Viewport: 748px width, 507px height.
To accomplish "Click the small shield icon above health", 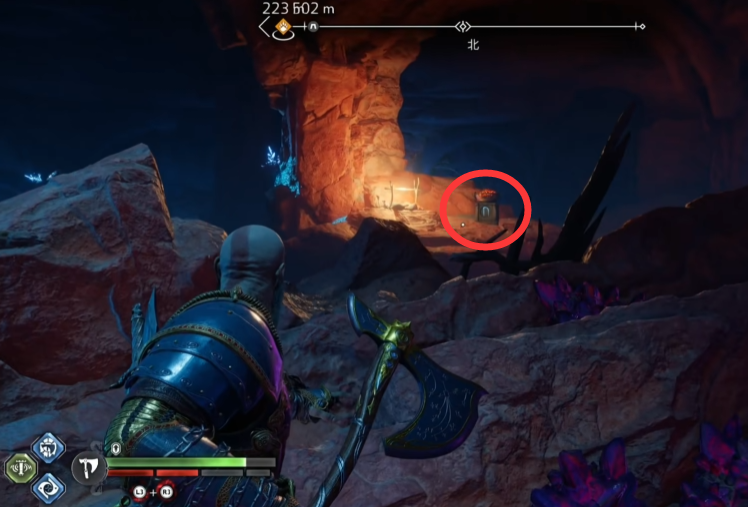I will point(116,448).
